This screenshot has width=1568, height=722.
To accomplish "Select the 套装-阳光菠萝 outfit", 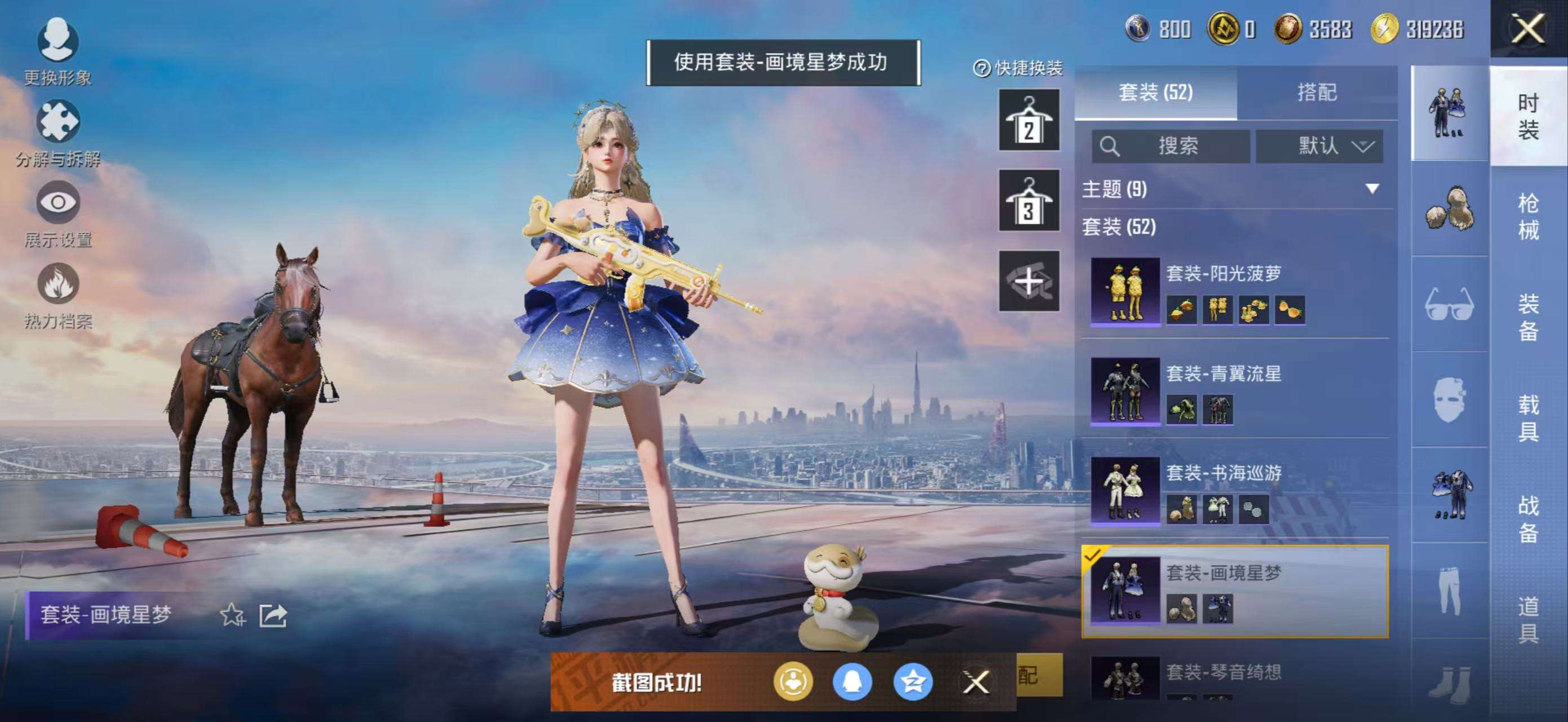I will pos(1236,291).
